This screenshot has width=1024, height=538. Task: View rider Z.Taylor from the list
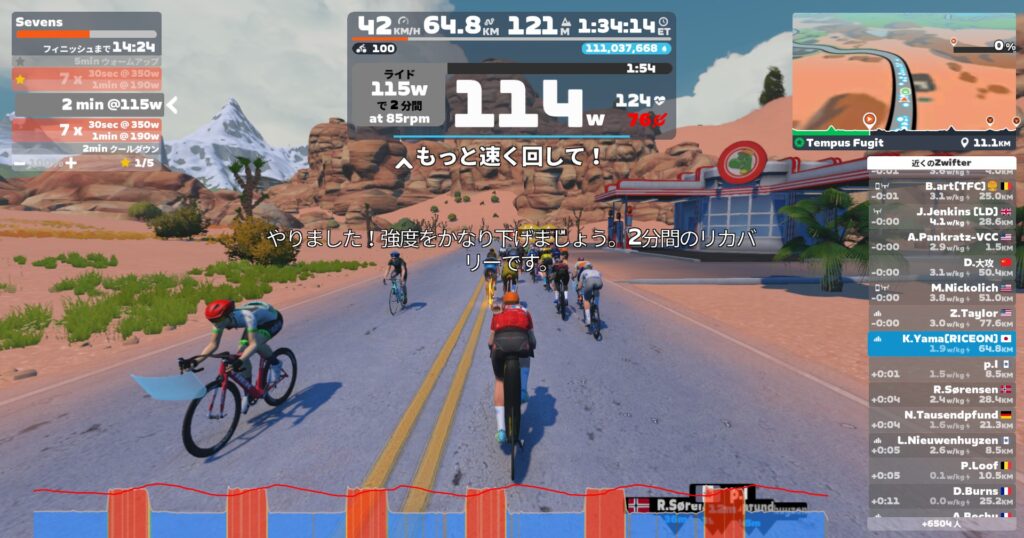click(942, 318)
